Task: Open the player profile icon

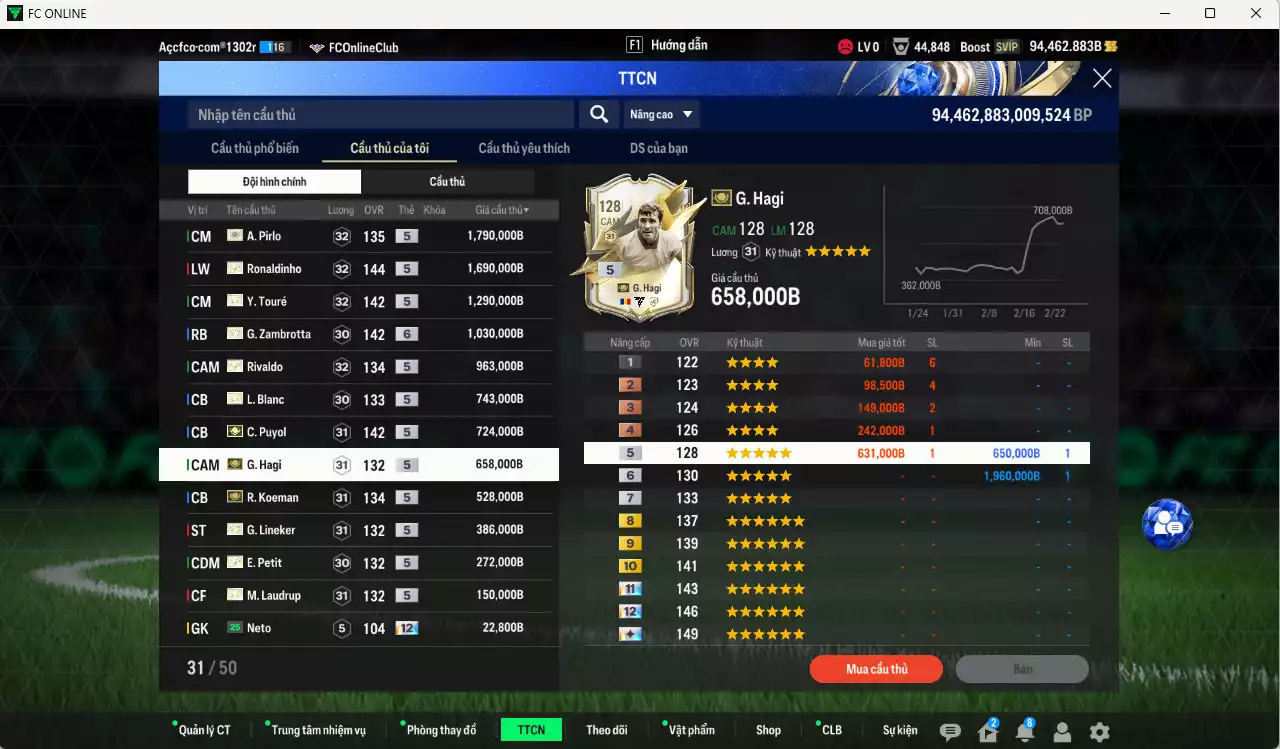Action: [x=1062, y=732]
